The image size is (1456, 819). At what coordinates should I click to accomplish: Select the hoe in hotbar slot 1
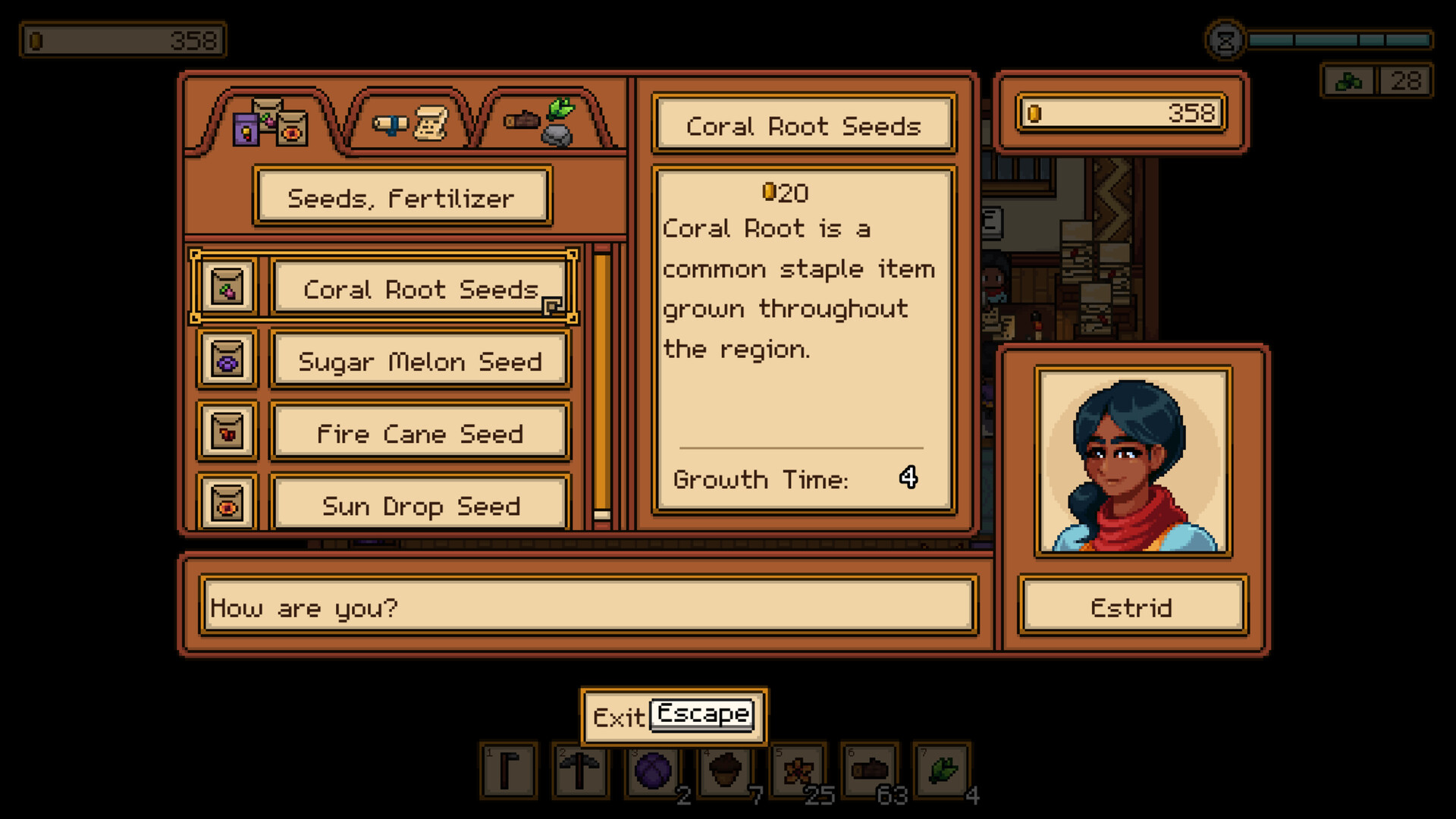click(x=509, y=772)
